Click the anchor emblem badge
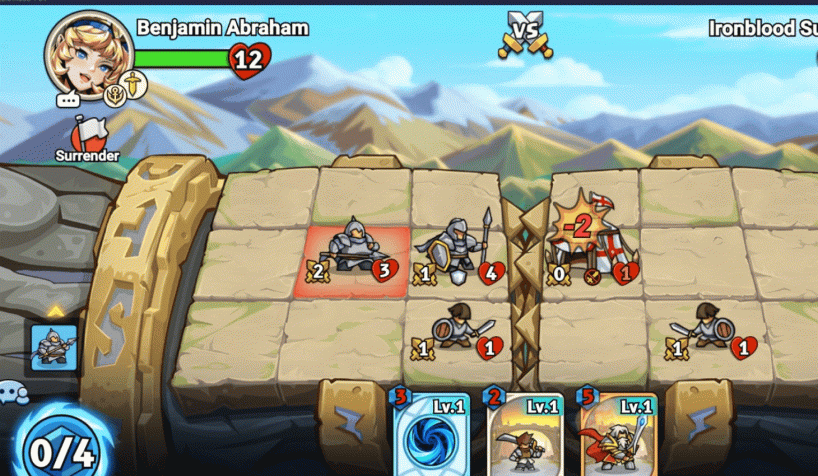The width and height of the screenshot is (818, 476). (x=116, y=95)
